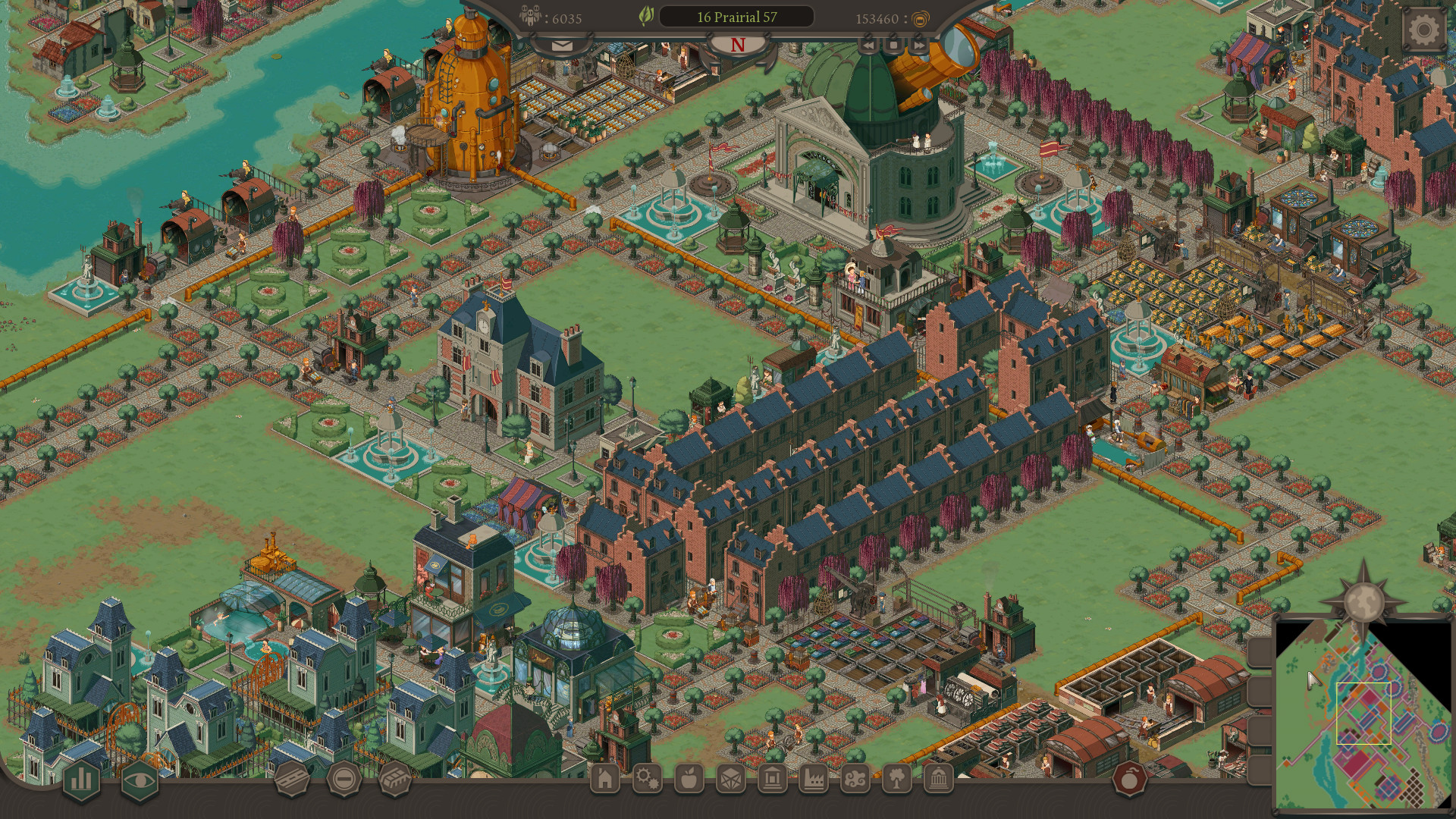The image size is (1456, 819).
Task: Open the housing construction menu
Action: [x=604, y=779]
